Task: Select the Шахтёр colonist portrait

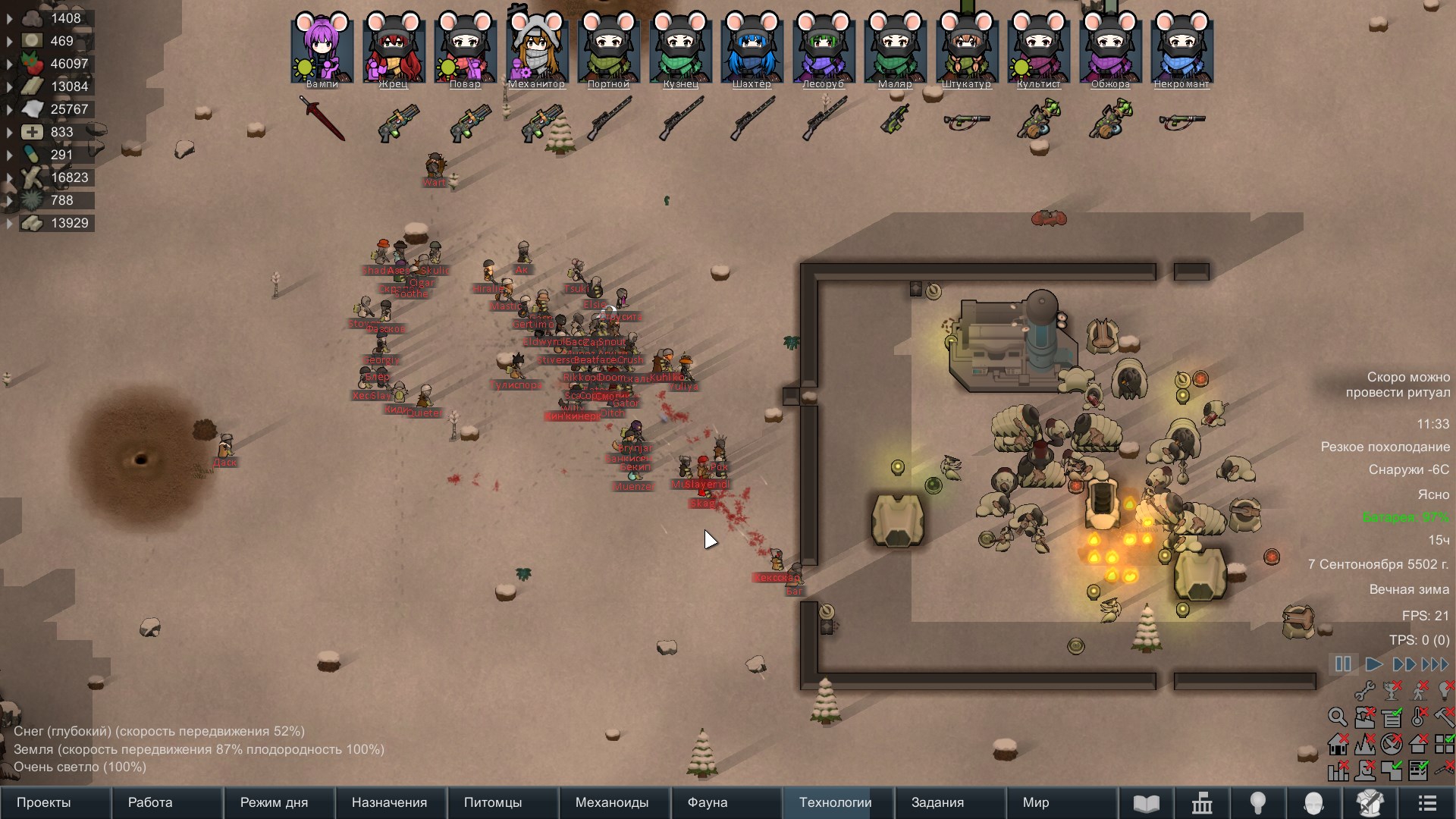Action: click(752, 49)
